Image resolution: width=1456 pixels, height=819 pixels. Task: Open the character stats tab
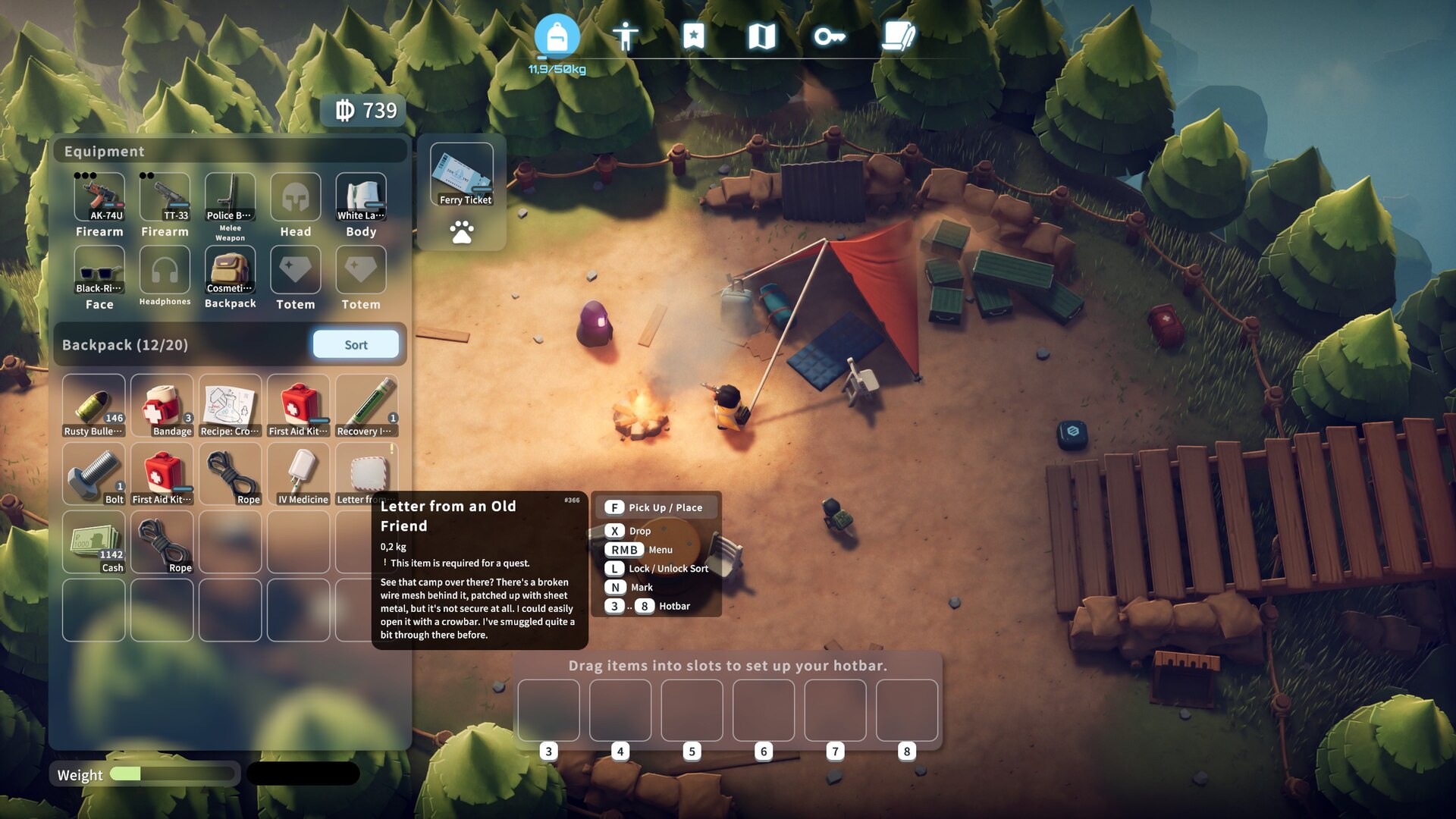(x=625, y=36)
